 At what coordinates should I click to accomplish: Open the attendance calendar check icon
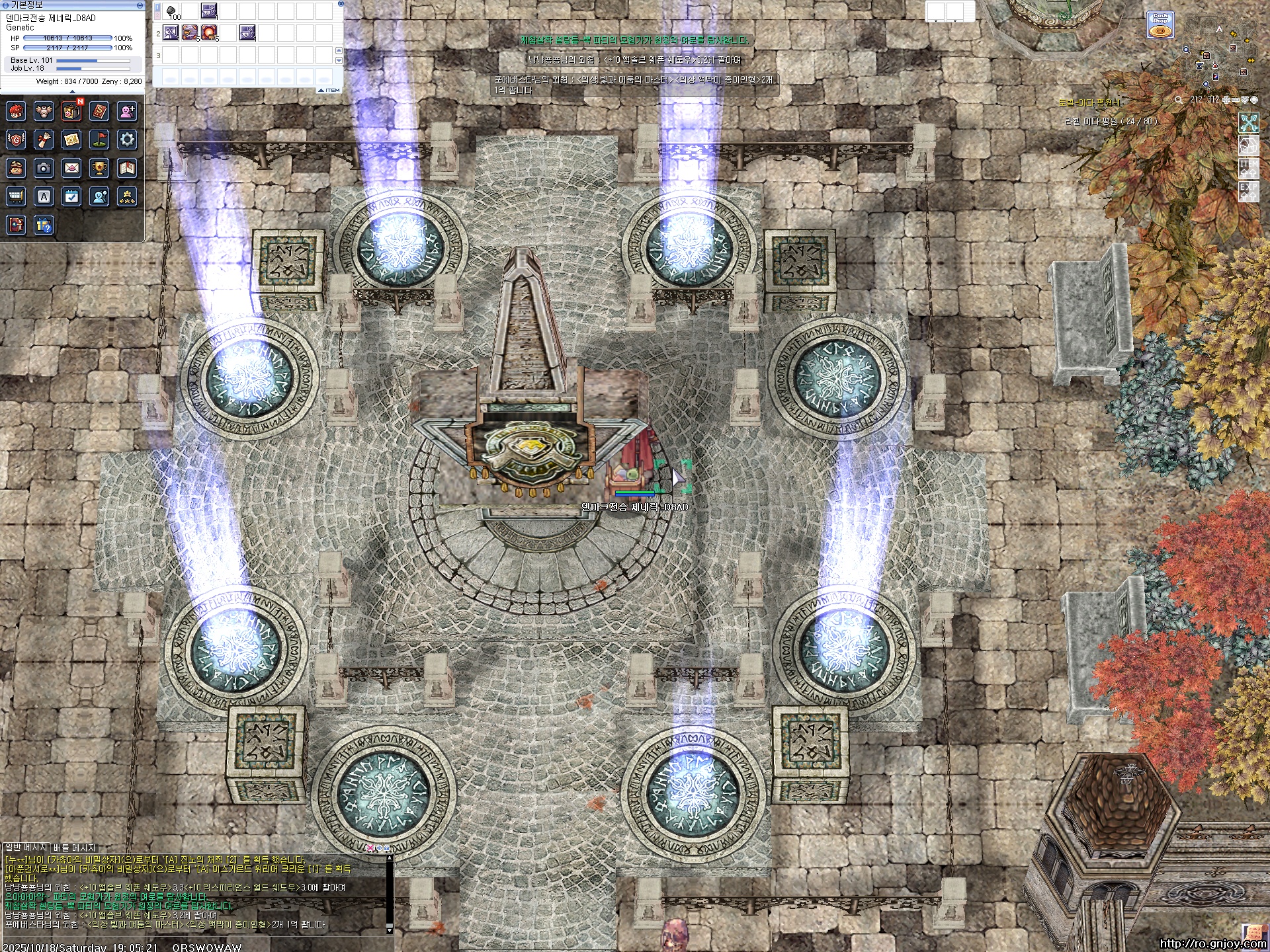(x=71, y=196)
